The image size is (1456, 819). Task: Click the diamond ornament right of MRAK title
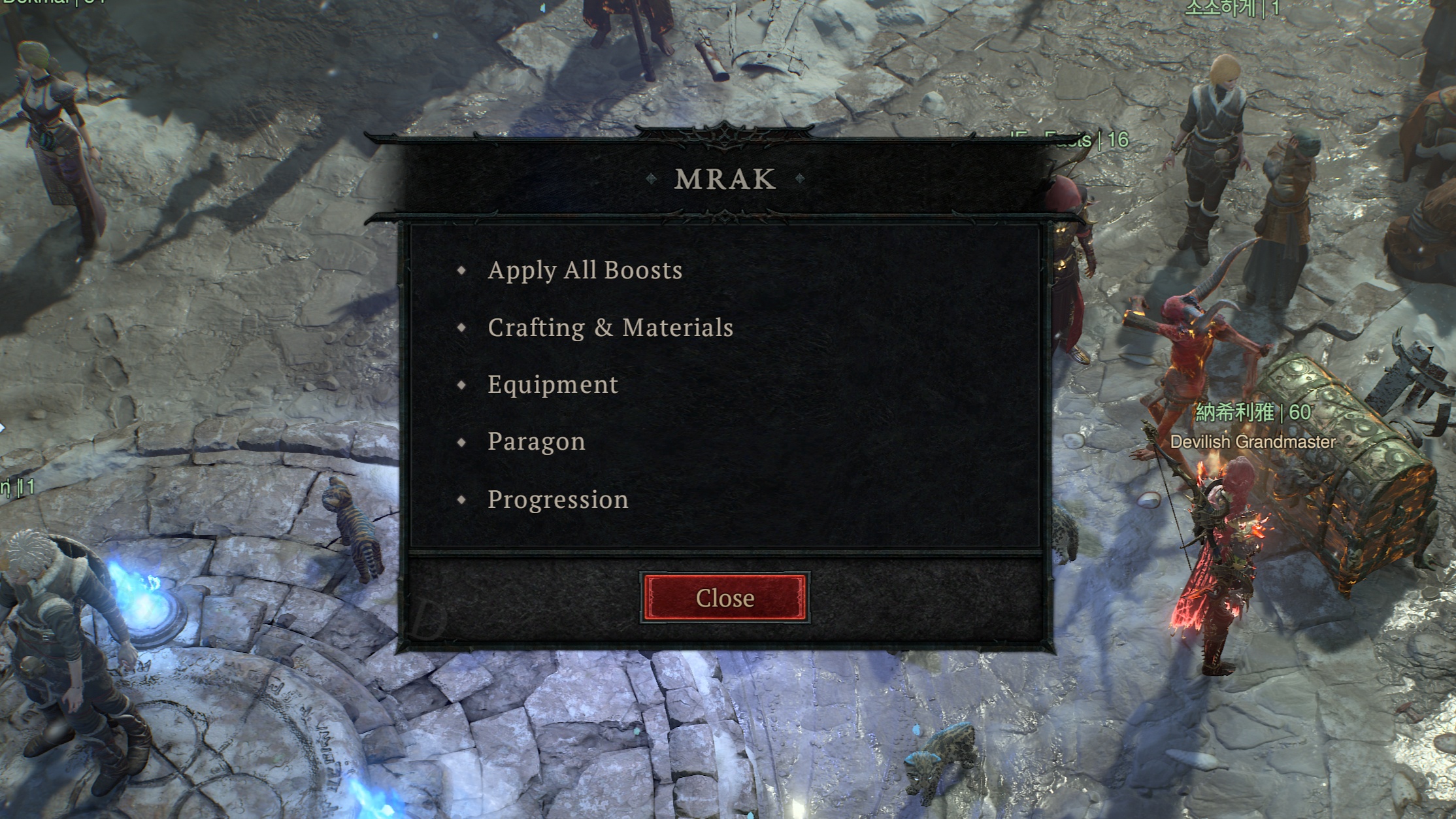(x=800, y=178)
